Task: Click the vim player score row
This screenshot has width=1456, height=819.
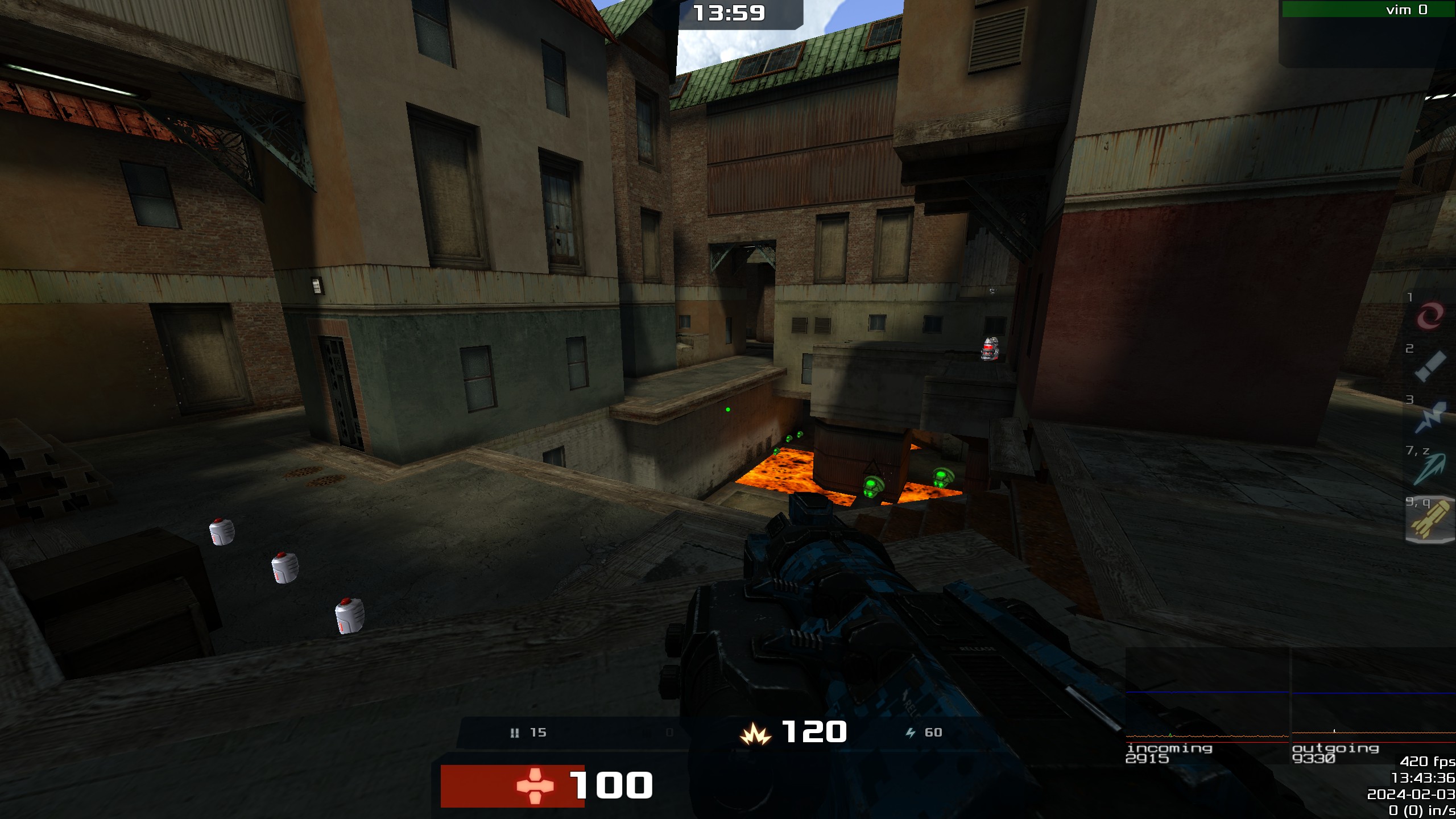Action: click(1367, 10)
